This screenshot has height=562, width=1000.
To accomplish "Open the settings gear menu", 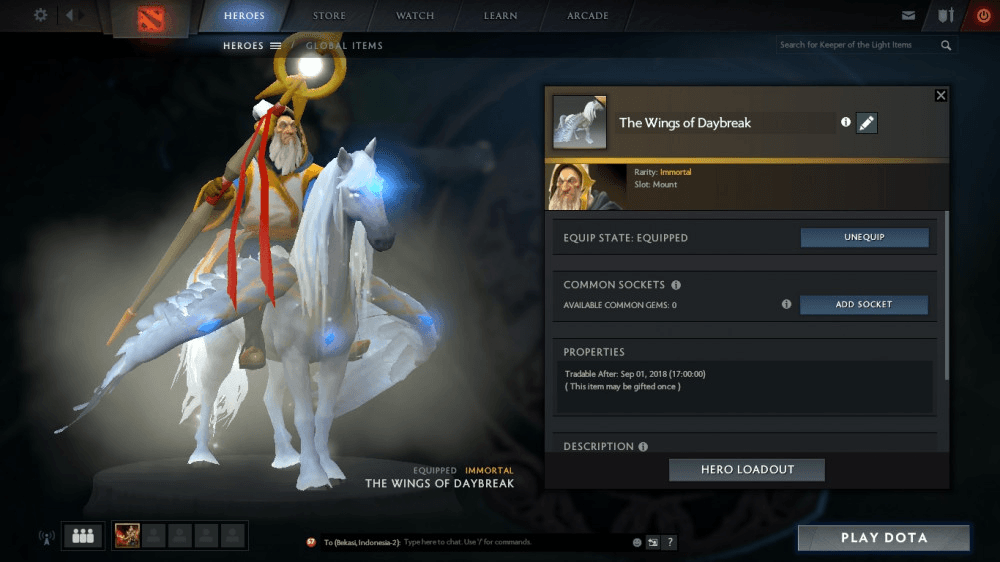I will (40, 15).
